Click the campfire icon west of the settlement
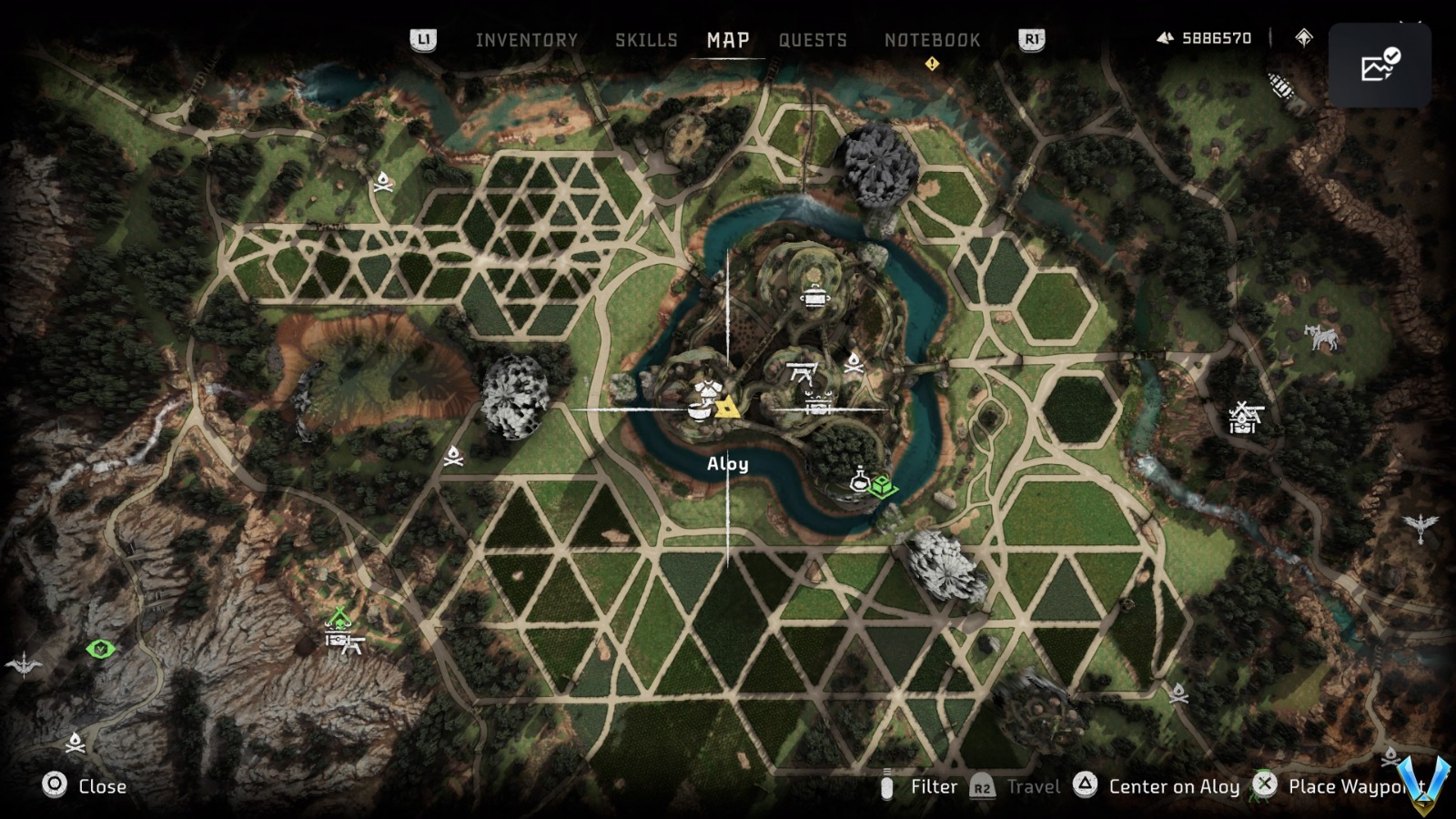1456x819 pixels. 453,457
